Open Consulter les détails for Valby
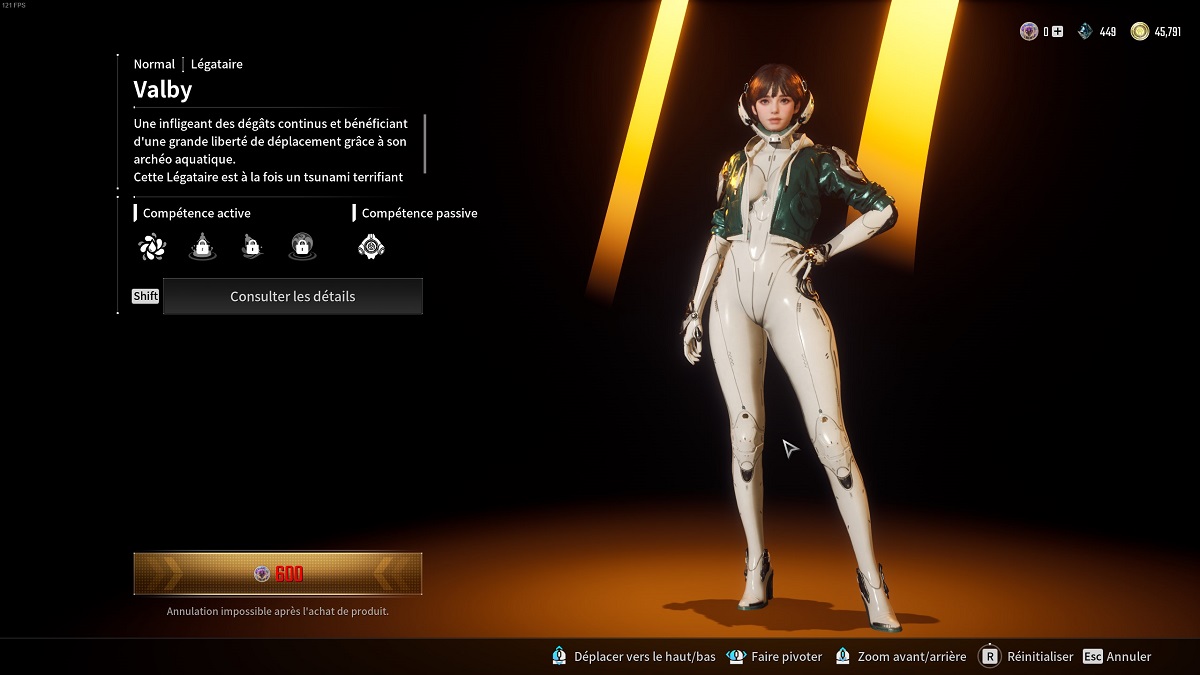The image size is (1200, 675). pos(292,296)
